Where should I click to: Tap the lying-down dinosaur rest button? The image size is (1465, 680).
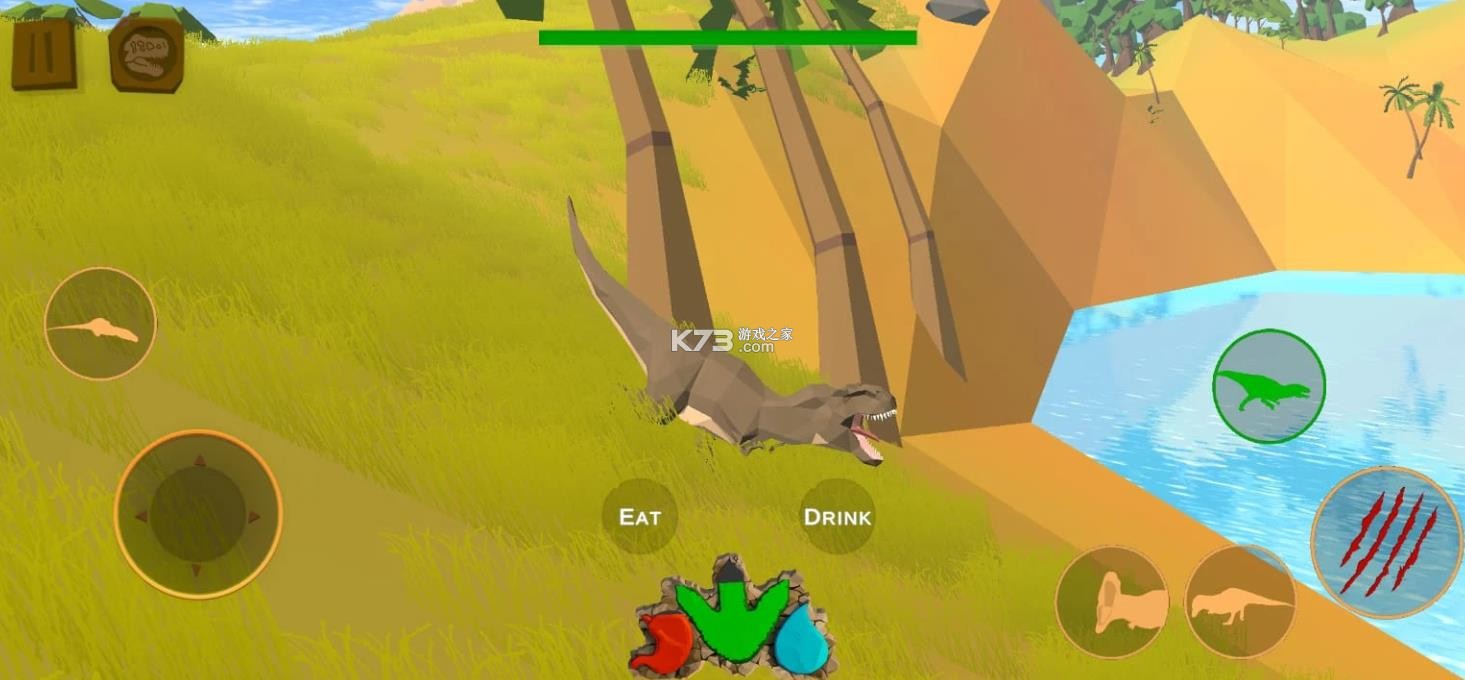pos(100,324)
